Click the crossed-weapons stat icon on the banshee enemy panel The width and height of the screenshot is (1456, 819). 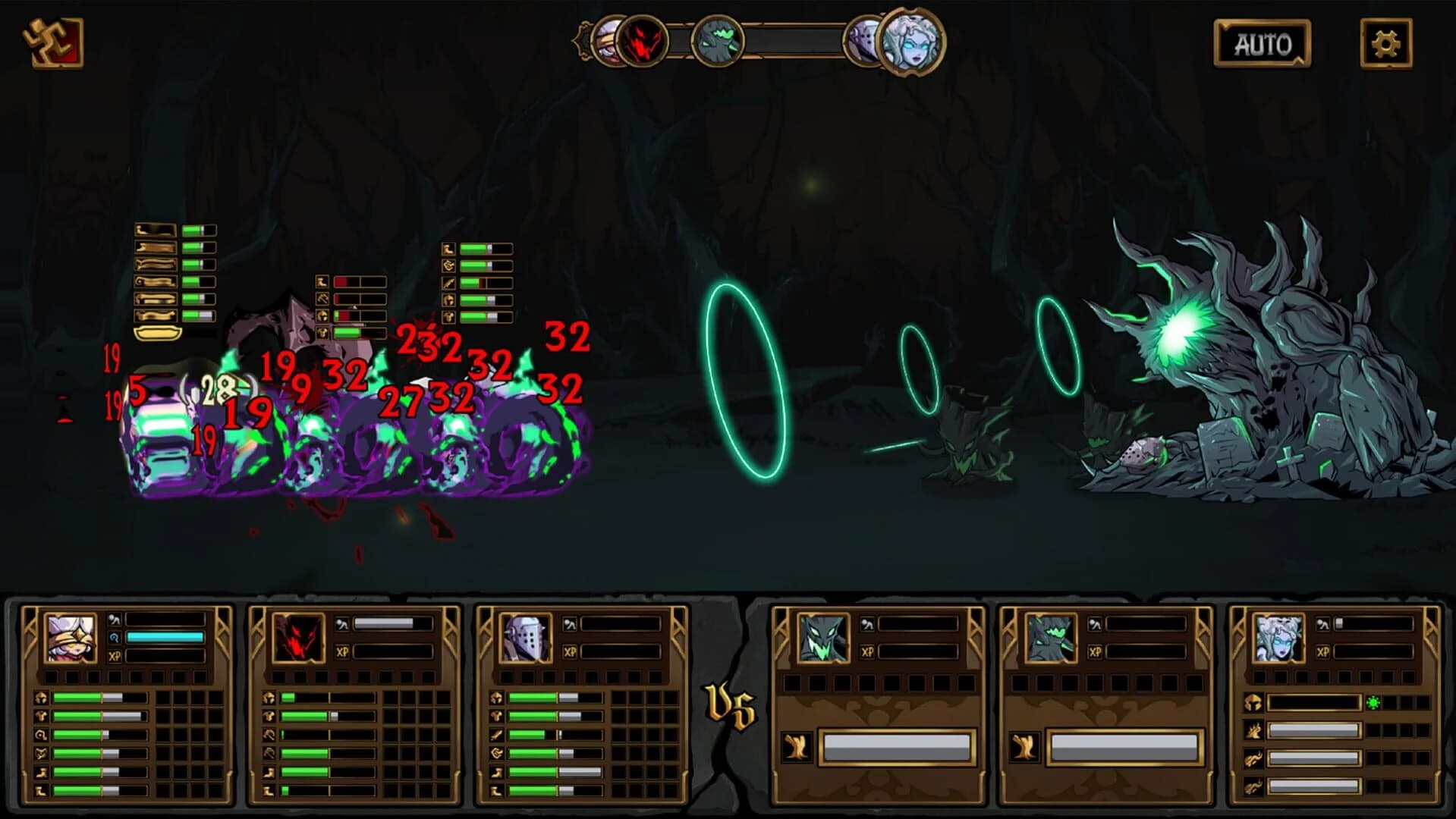point(1254,730)
